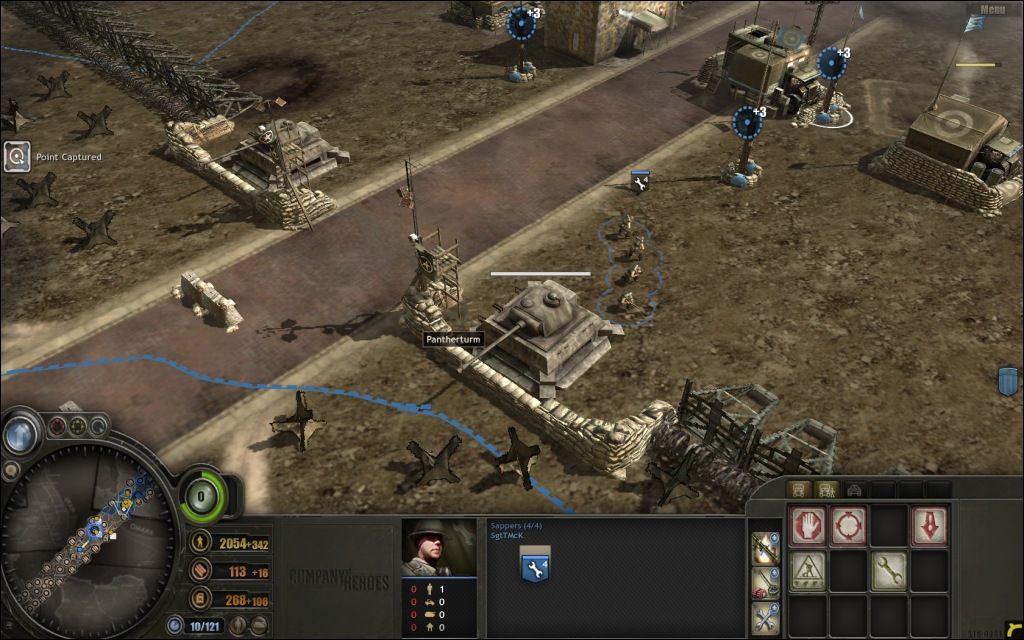Image resolution: width=1024 pixels, height=640 pixels.
Task: Select the mine detector upgrade icon
Action: coord(766,581)
